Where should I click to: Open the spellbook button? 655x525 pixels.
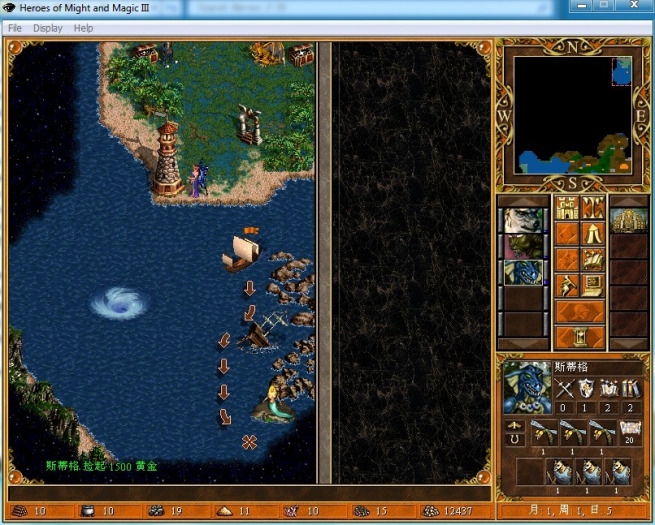pyautogui.click(x=593, y=260)
